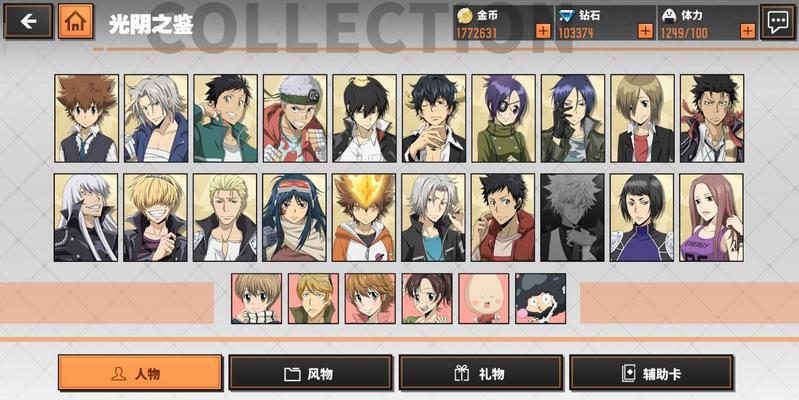799x400 pixels.
Task: Open the 风物 scenery tab
Action: click(x=310, y=373)
